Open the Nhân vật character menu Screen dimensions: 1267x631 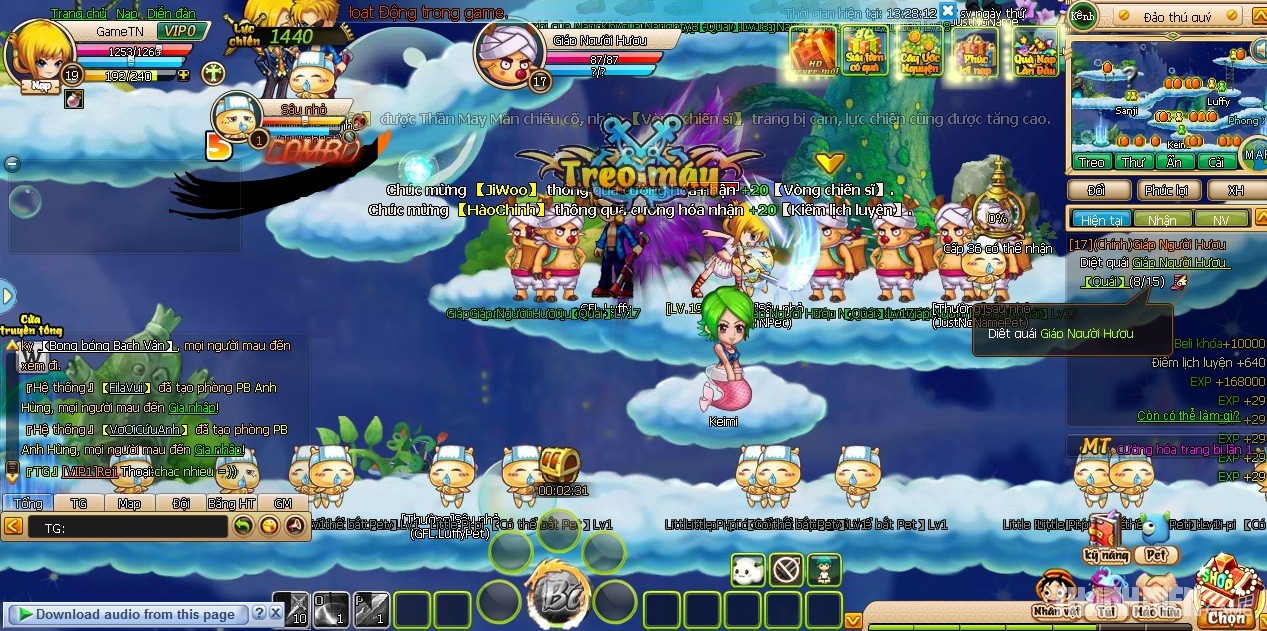(1058, 597)
